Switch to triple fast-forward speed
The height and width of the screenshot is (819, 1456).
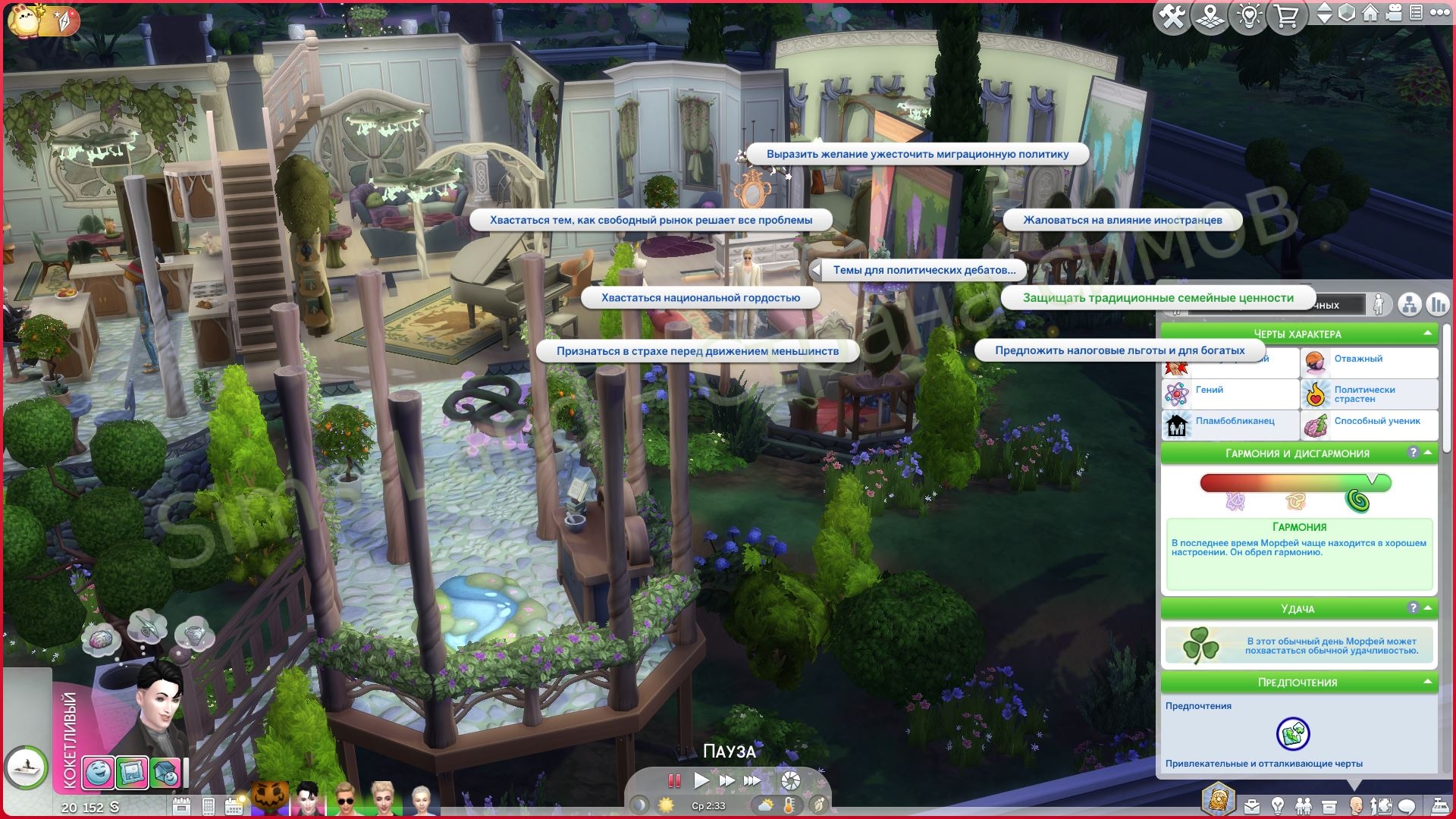(x=752, y=780)
